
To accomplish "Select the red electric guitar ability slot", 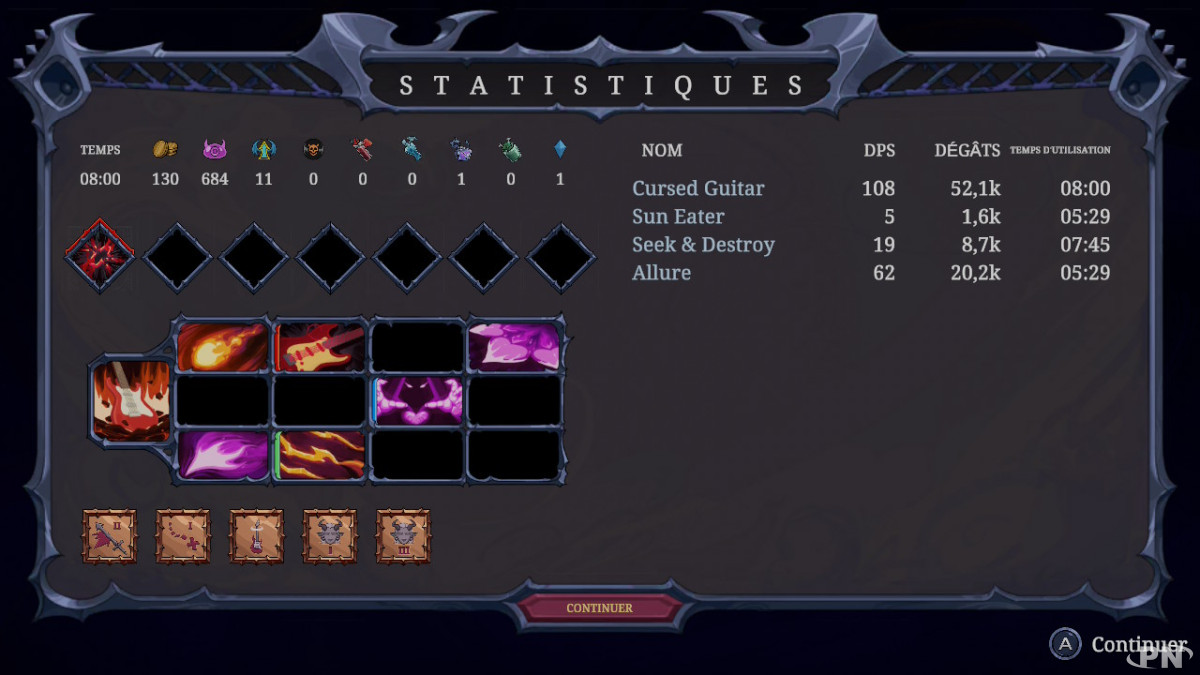I will [320, 346].
